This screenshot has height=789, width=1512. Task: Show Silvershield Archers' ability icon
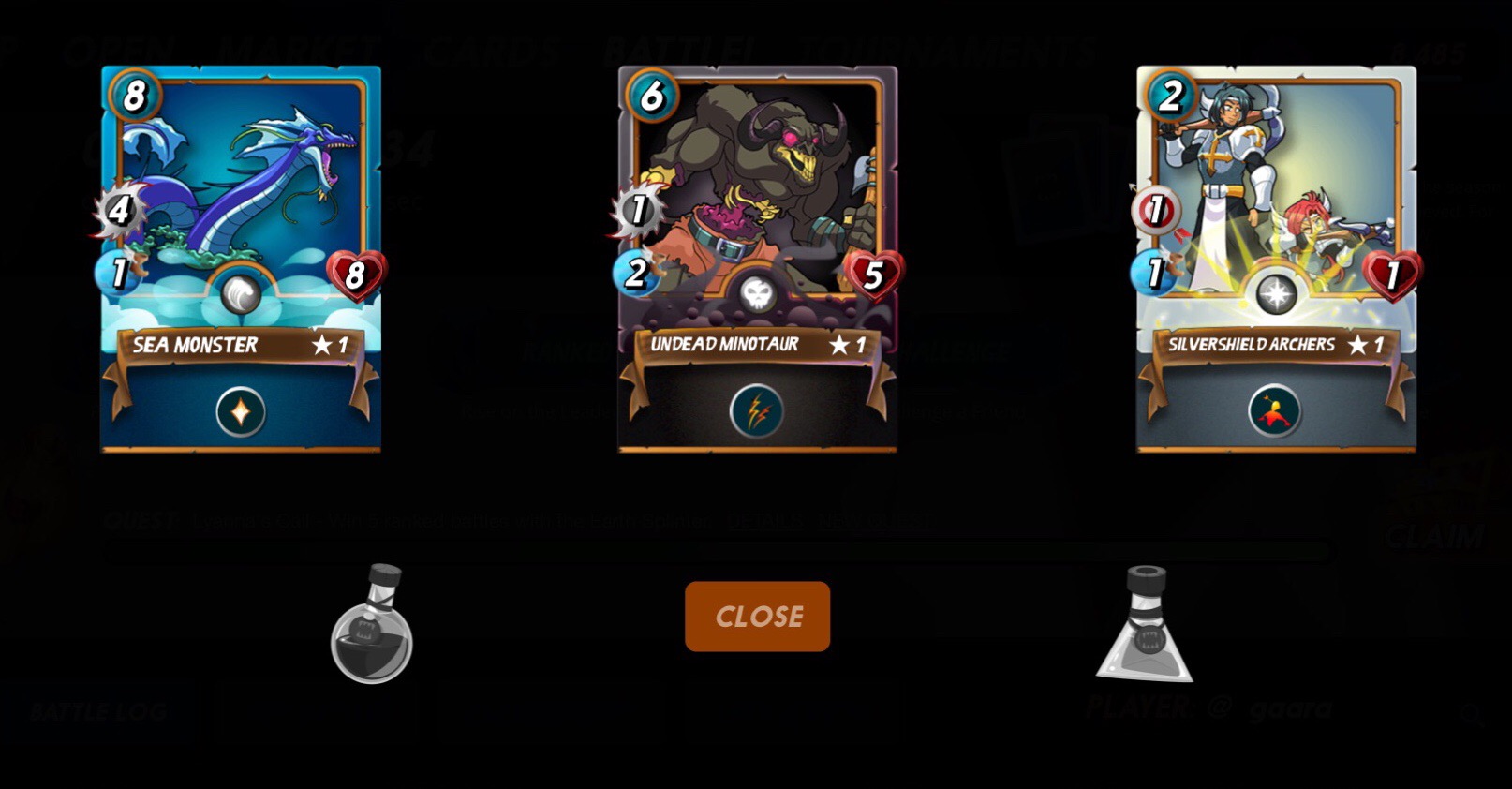[1275, 411]
